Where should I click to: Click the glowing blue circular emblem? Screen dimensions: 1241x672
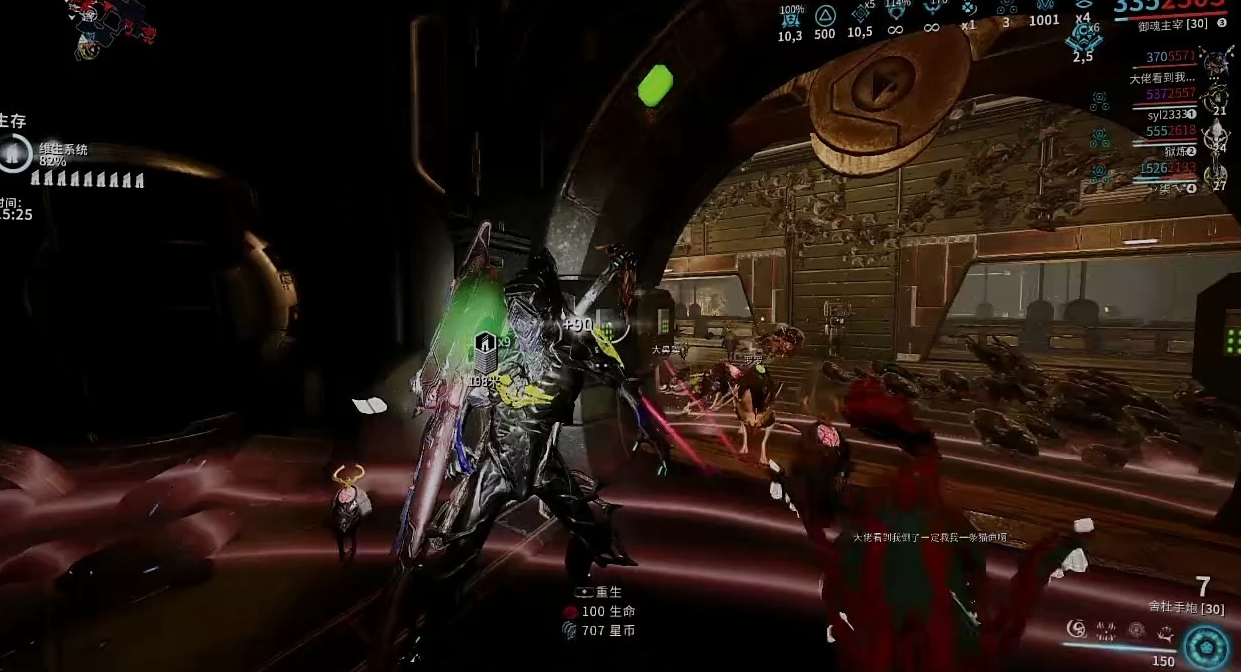pos(1206,646)
